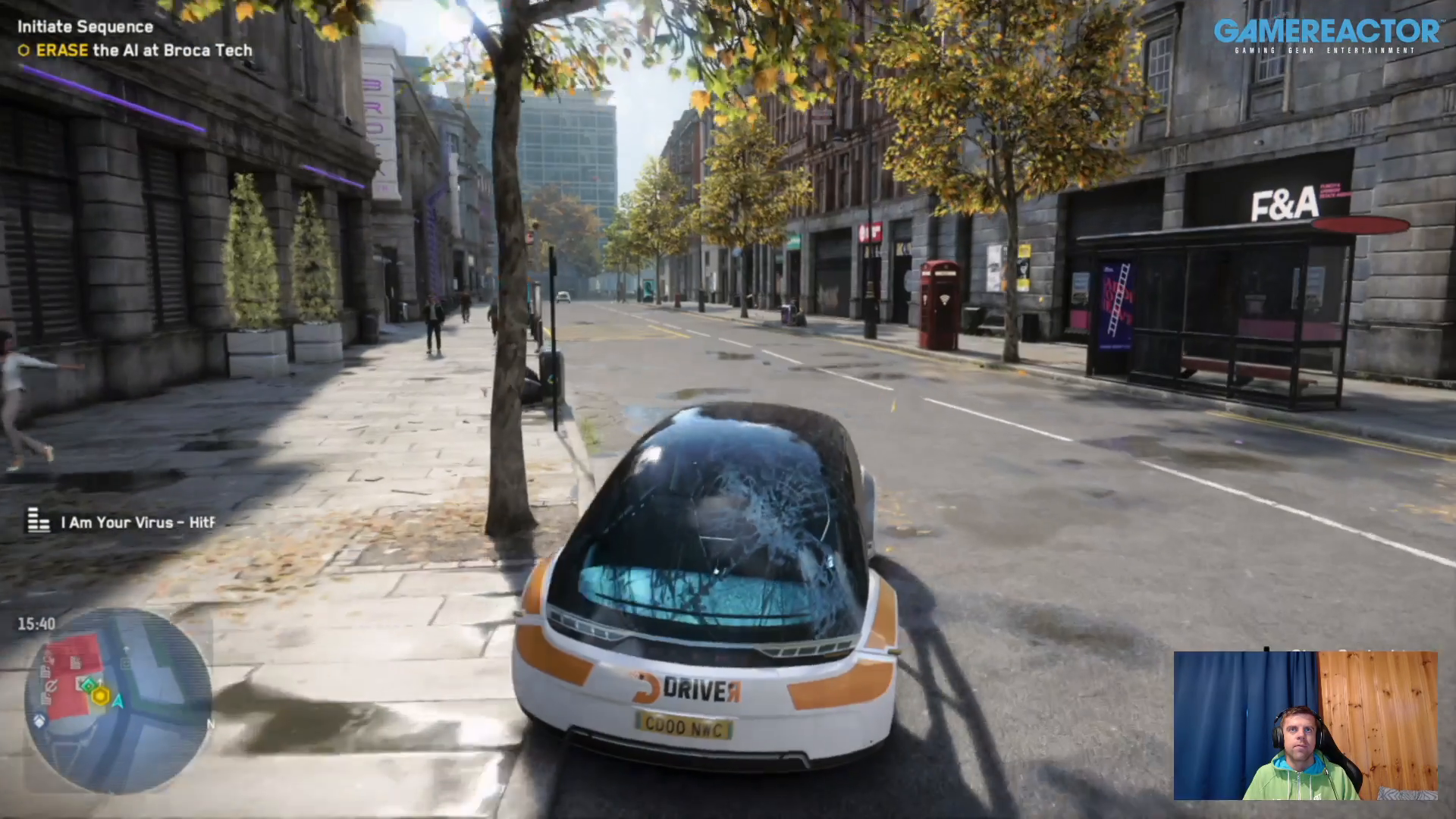Viewport: 1456px width, 819px height.
Task: Click the green diamond objective icon on minimap
Action: click(88, 685)
